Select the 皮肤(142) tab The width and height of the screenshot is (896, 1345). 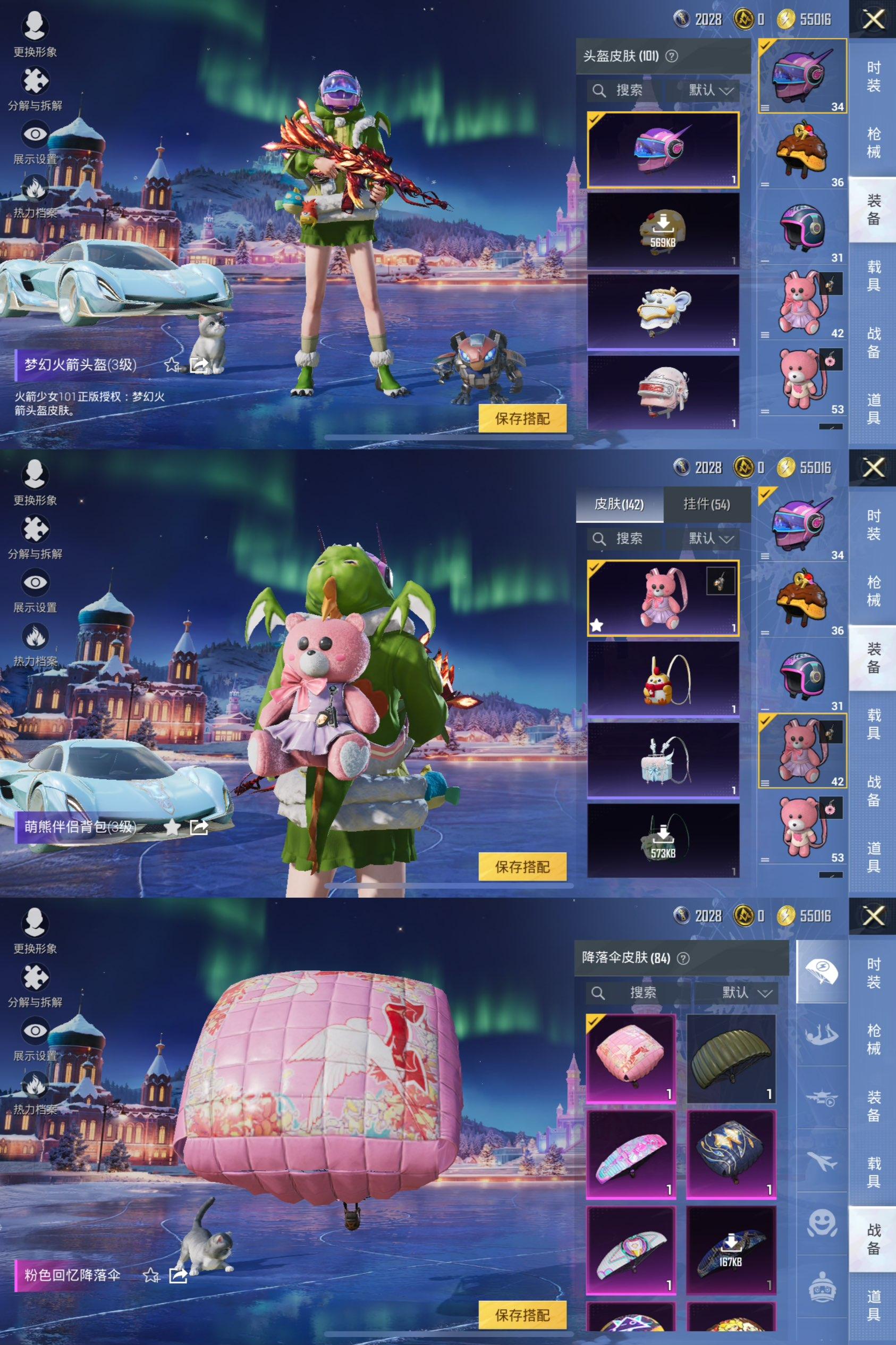coord(619,504)
